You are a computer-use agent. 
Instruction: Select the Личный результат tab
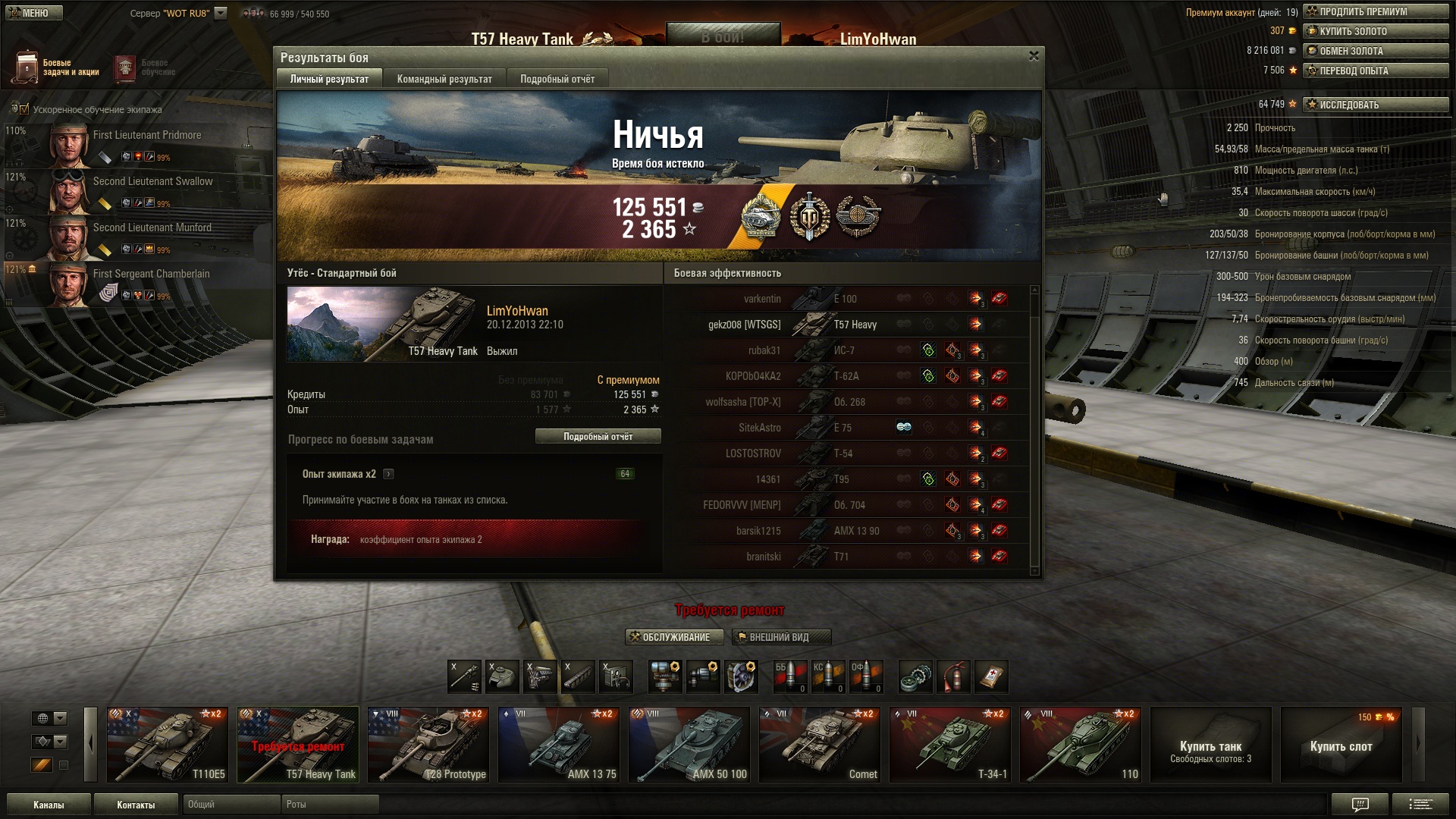point(329,79)
